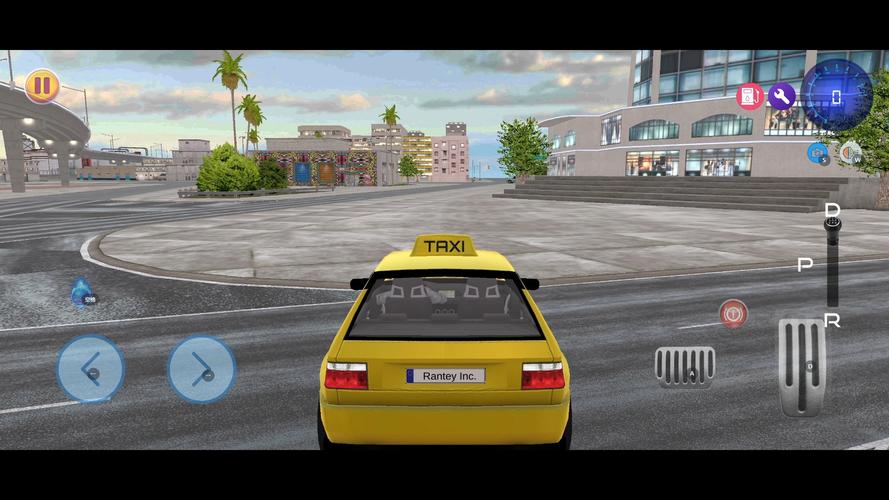Engage the red handbrake button

733,313
